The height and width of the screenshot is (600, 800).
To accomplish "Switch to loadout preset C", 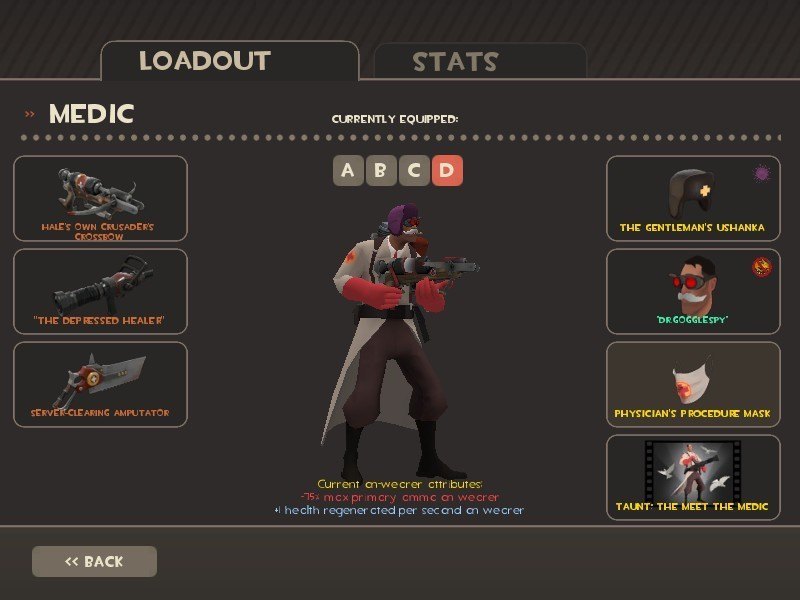I will tap(413, 170).
